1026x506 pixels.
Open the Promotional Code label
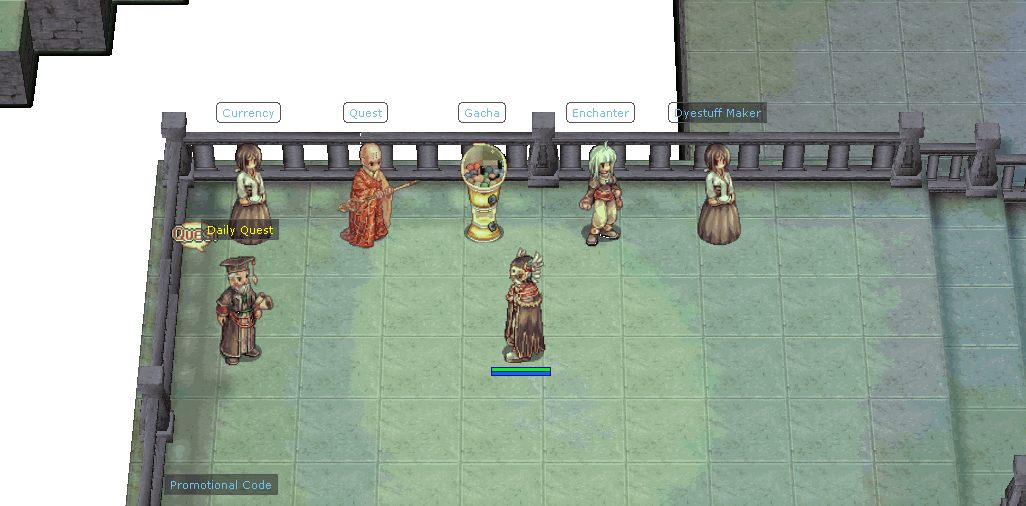(220, 485)
